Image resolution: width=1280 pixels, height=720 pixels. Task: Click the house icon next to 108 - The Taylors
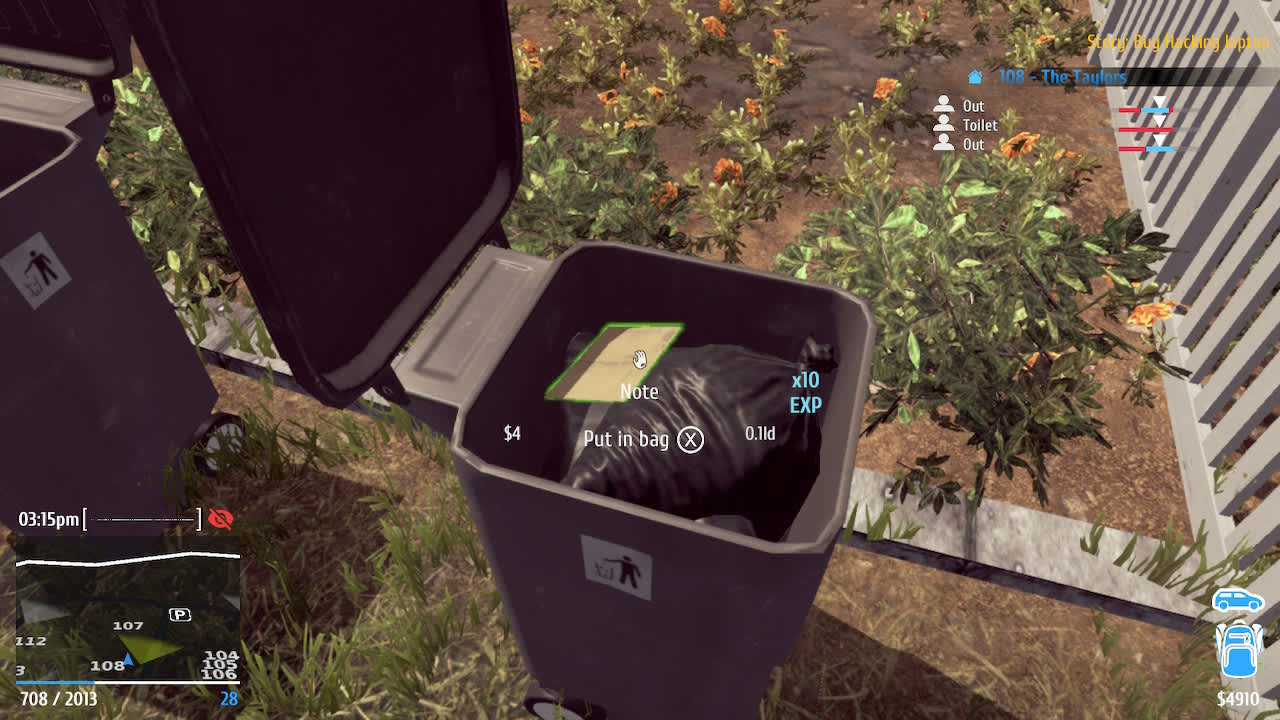(x=973, y=76)
